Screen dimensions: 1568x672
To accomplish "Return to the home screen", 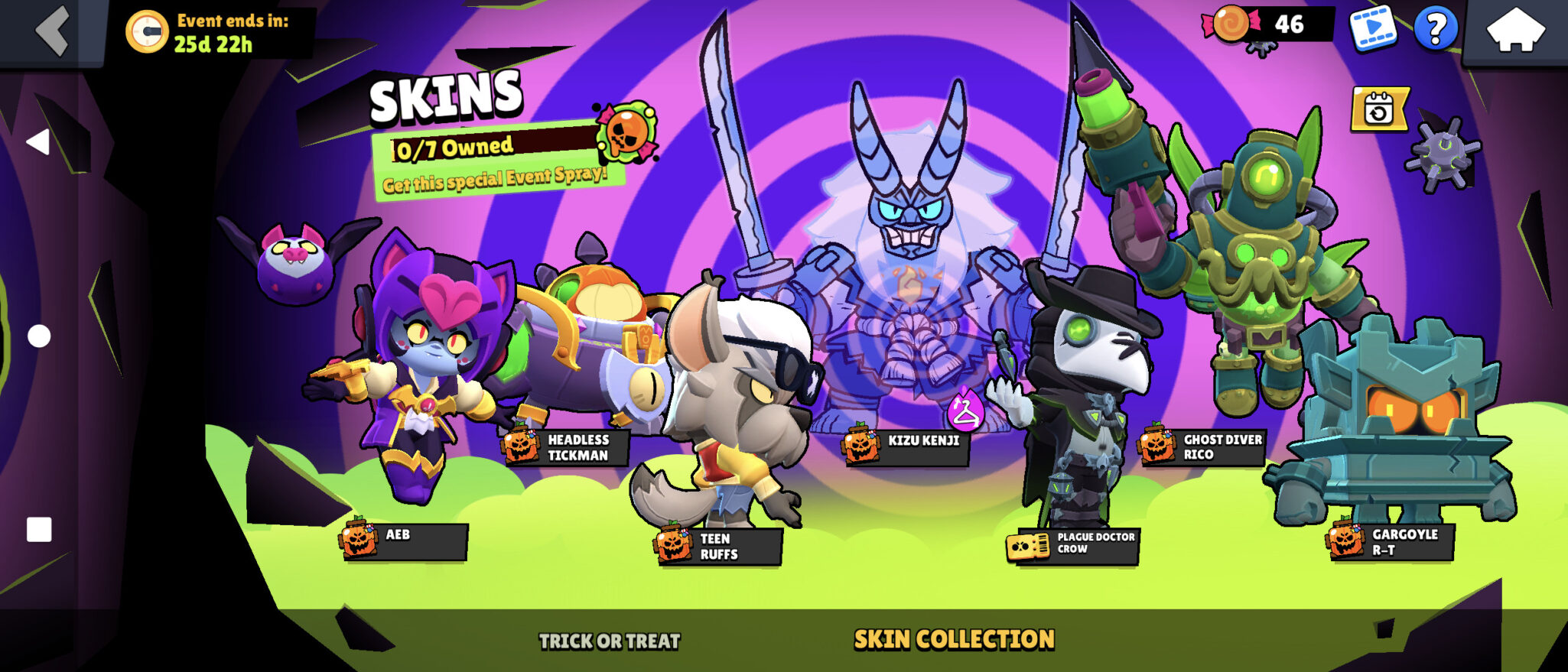I will tap(1514, 31).
